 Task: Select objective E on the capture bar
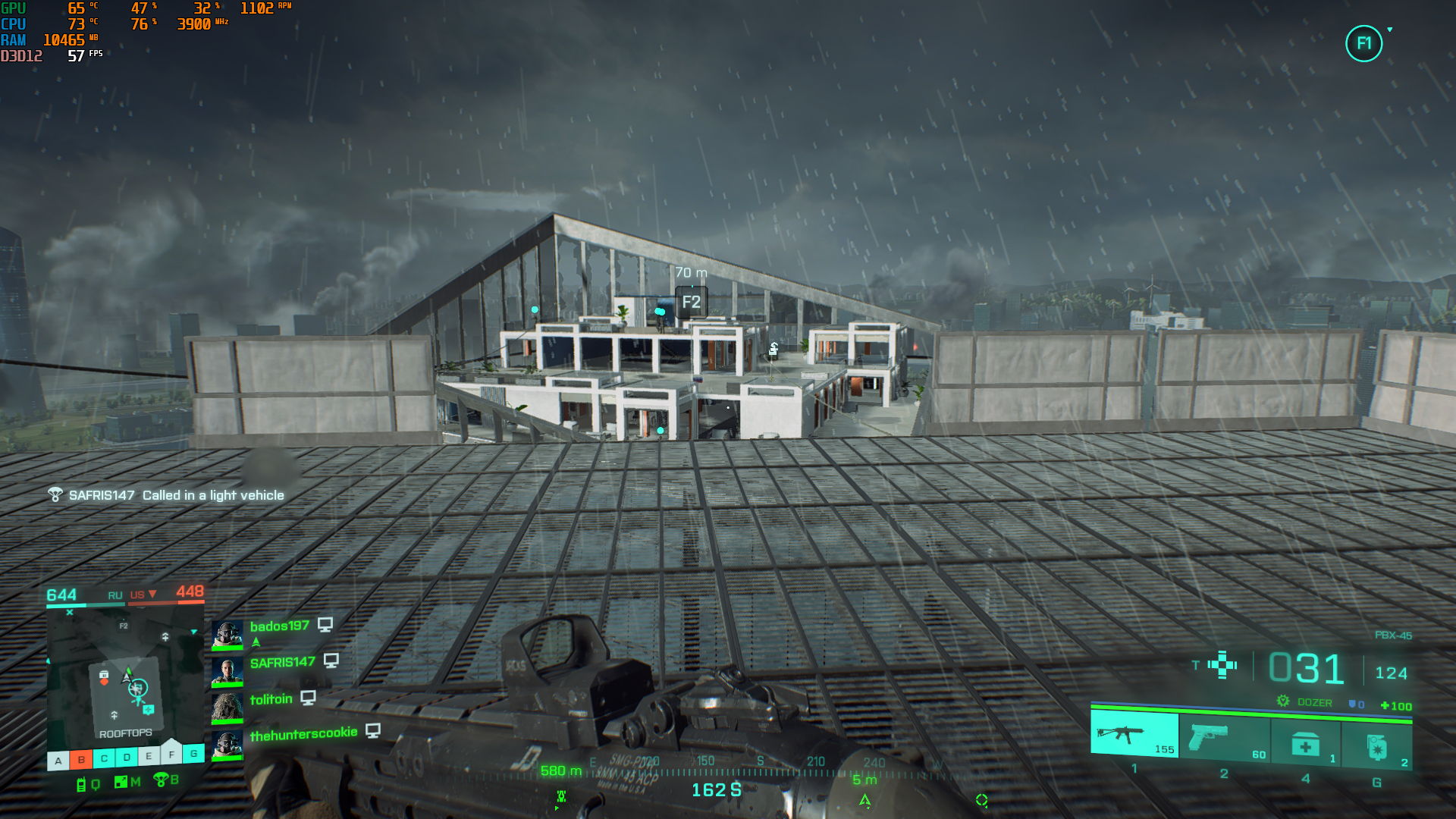click(149, 756)
